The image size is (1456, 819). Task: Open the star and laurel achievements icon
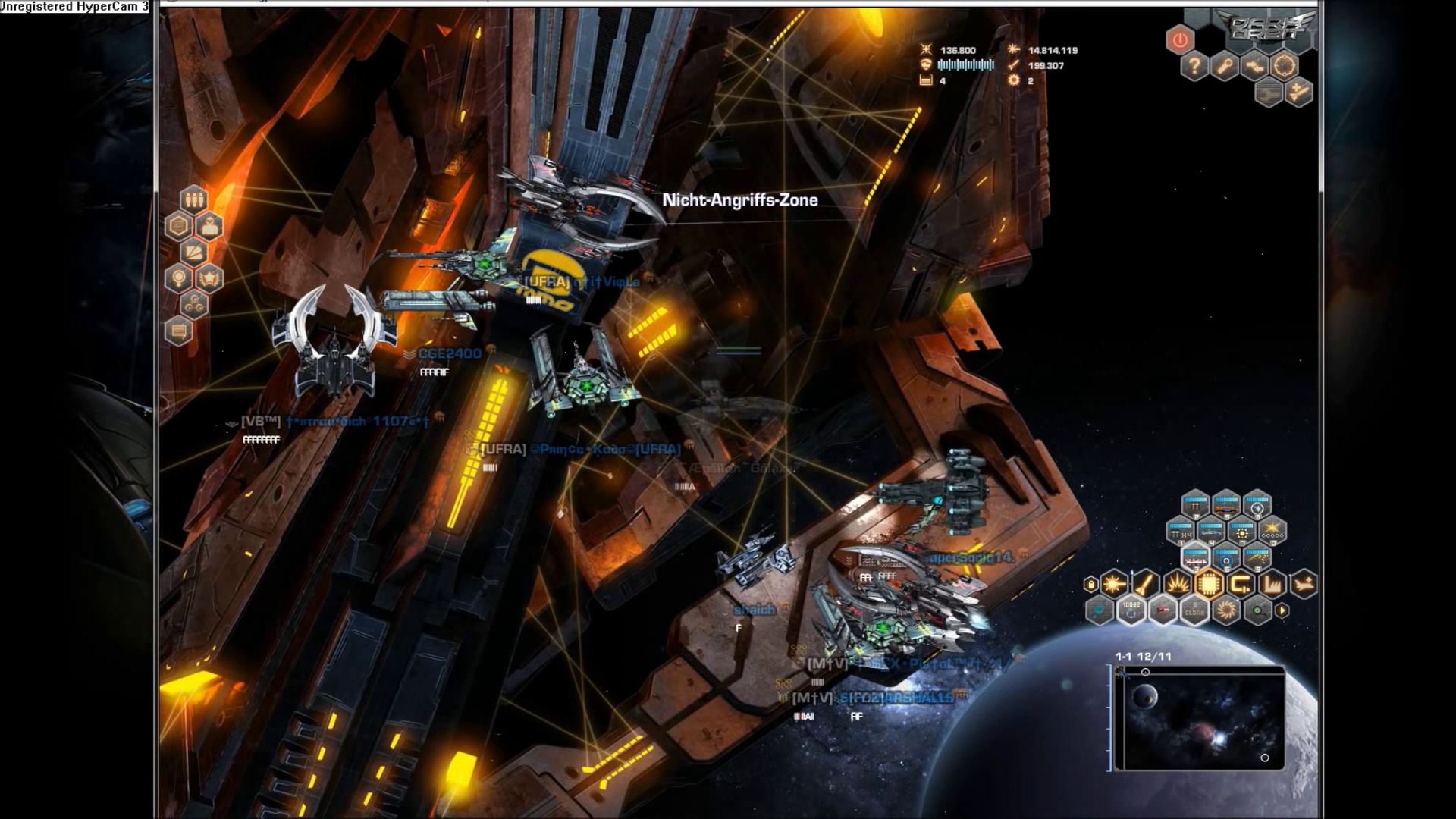click(209, 278)
